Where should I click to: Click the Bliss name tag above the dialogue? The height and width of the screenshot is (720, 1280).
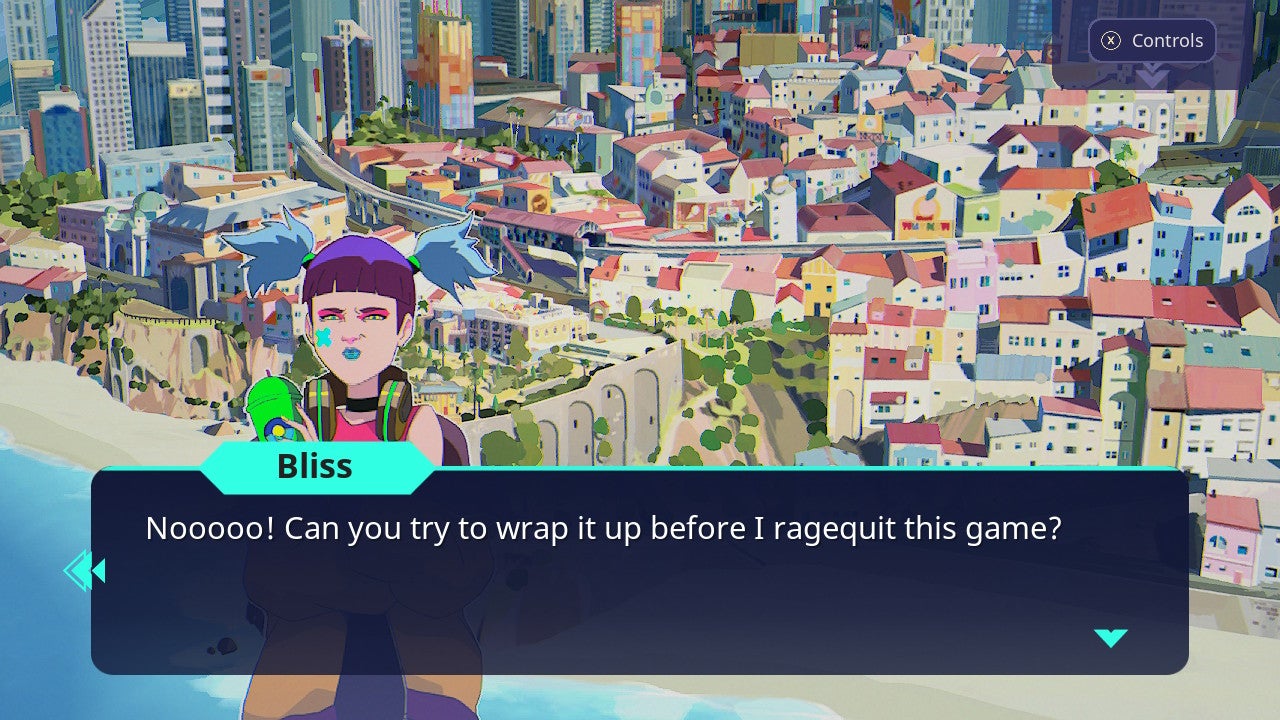(x=316, y=466)
